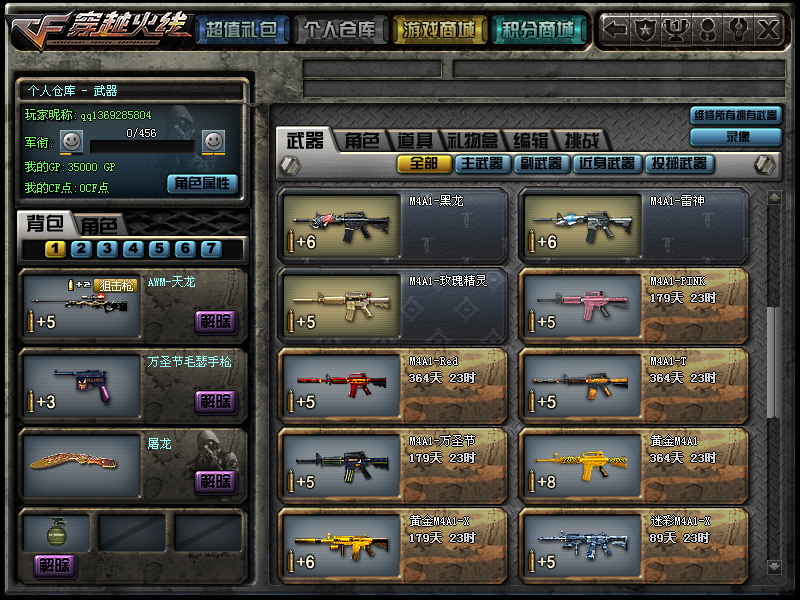The width and height of the screenshot is (800, 600).
Task: Show only 近身武器 melee weapons
Action: 605,163
